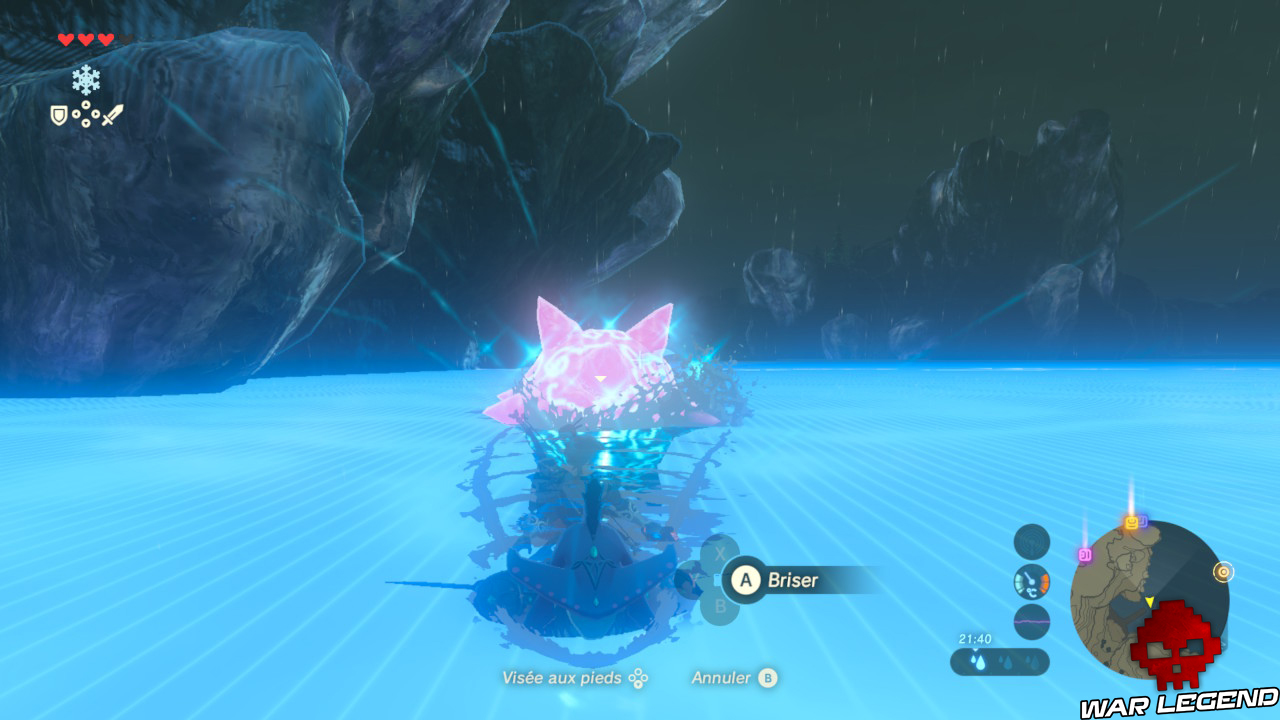Click the Sheikah sensor icon above the gauges
The image size is (1280, 720).
[1031, 542]
